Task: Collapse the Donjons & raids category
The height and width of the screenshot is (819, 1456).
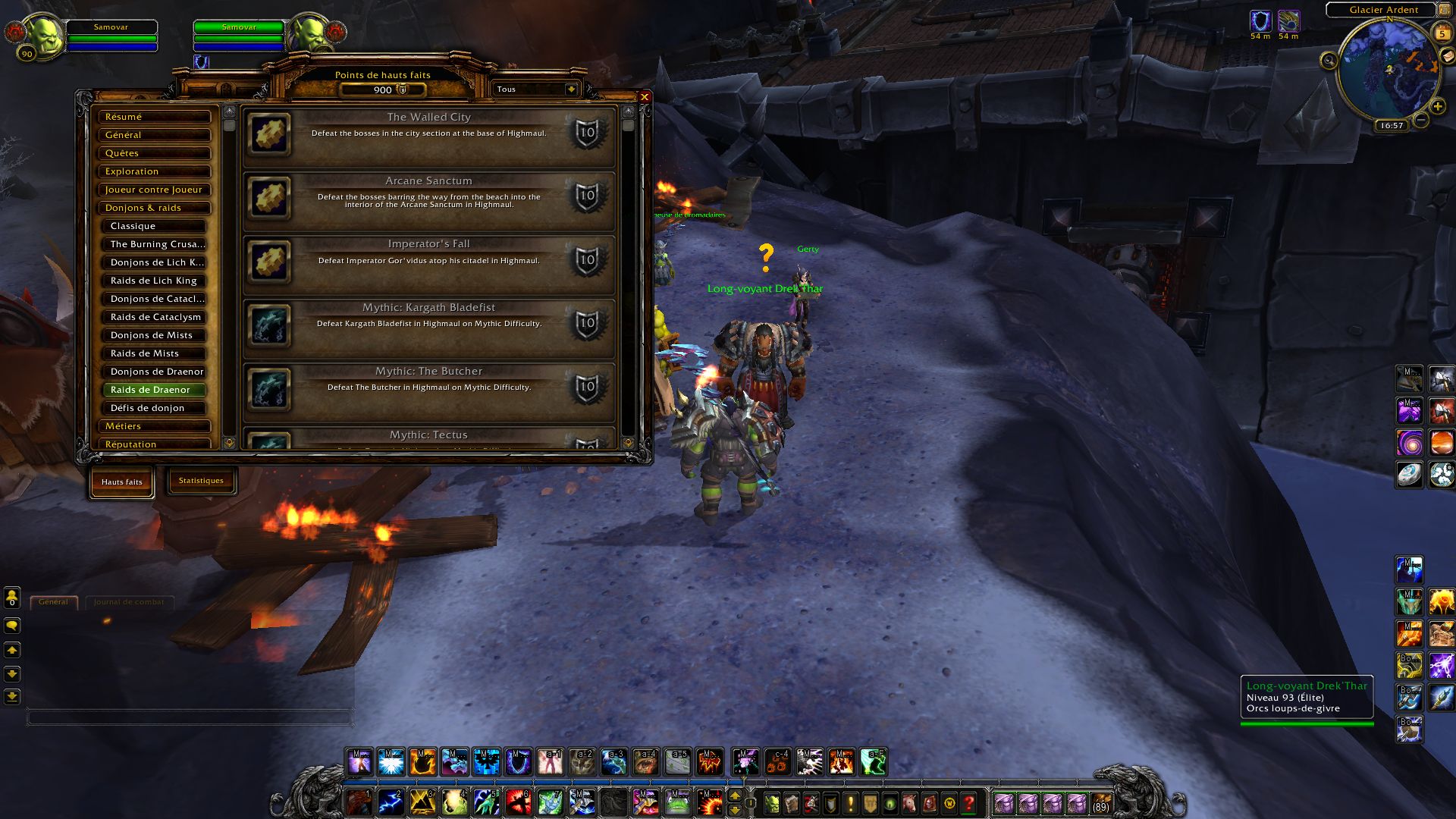Action: (155, 207)
